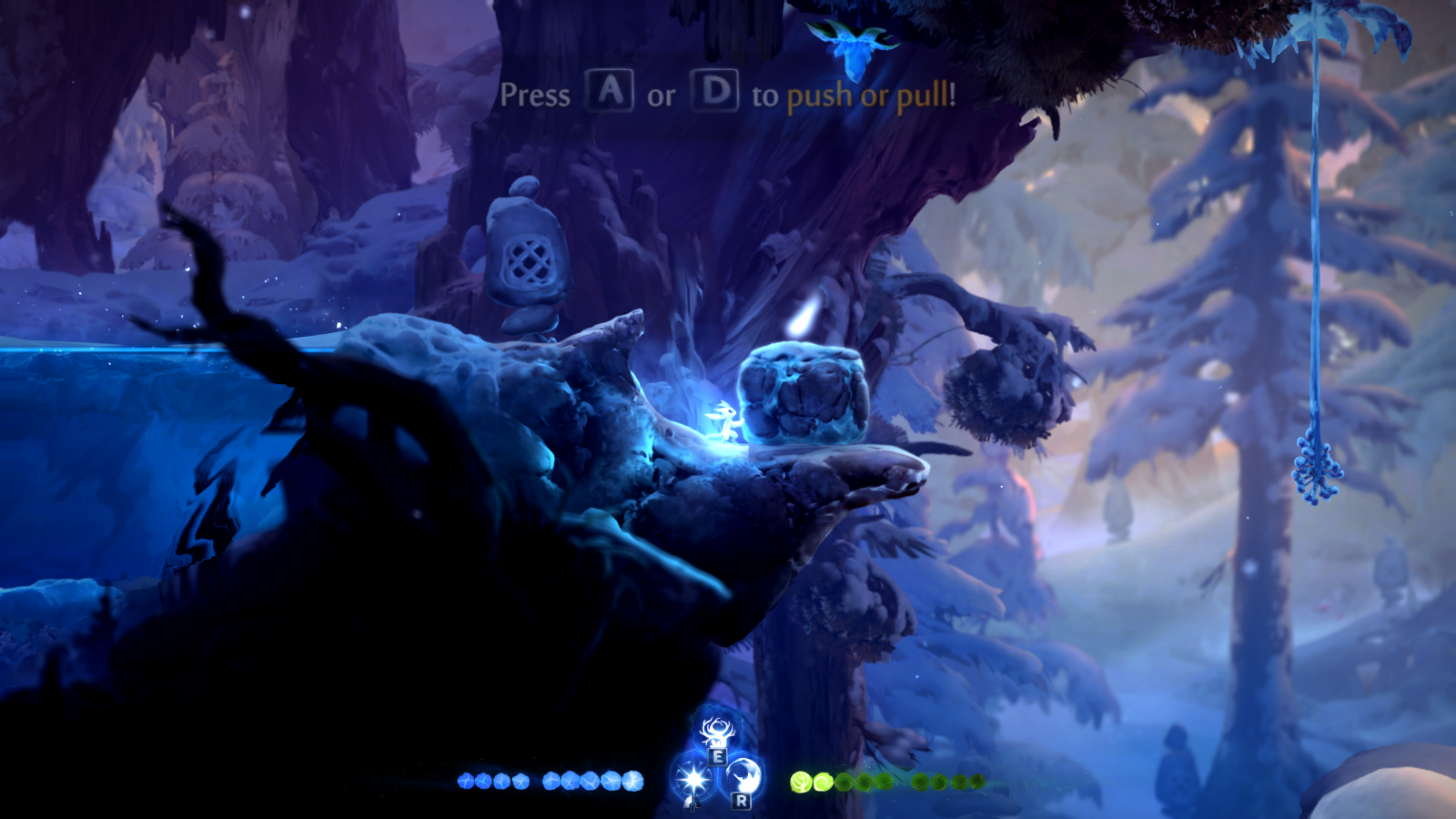Click the leftmost blue health cell
The height and width of the screenshot is (819, 1456).
tap(466, 781)
